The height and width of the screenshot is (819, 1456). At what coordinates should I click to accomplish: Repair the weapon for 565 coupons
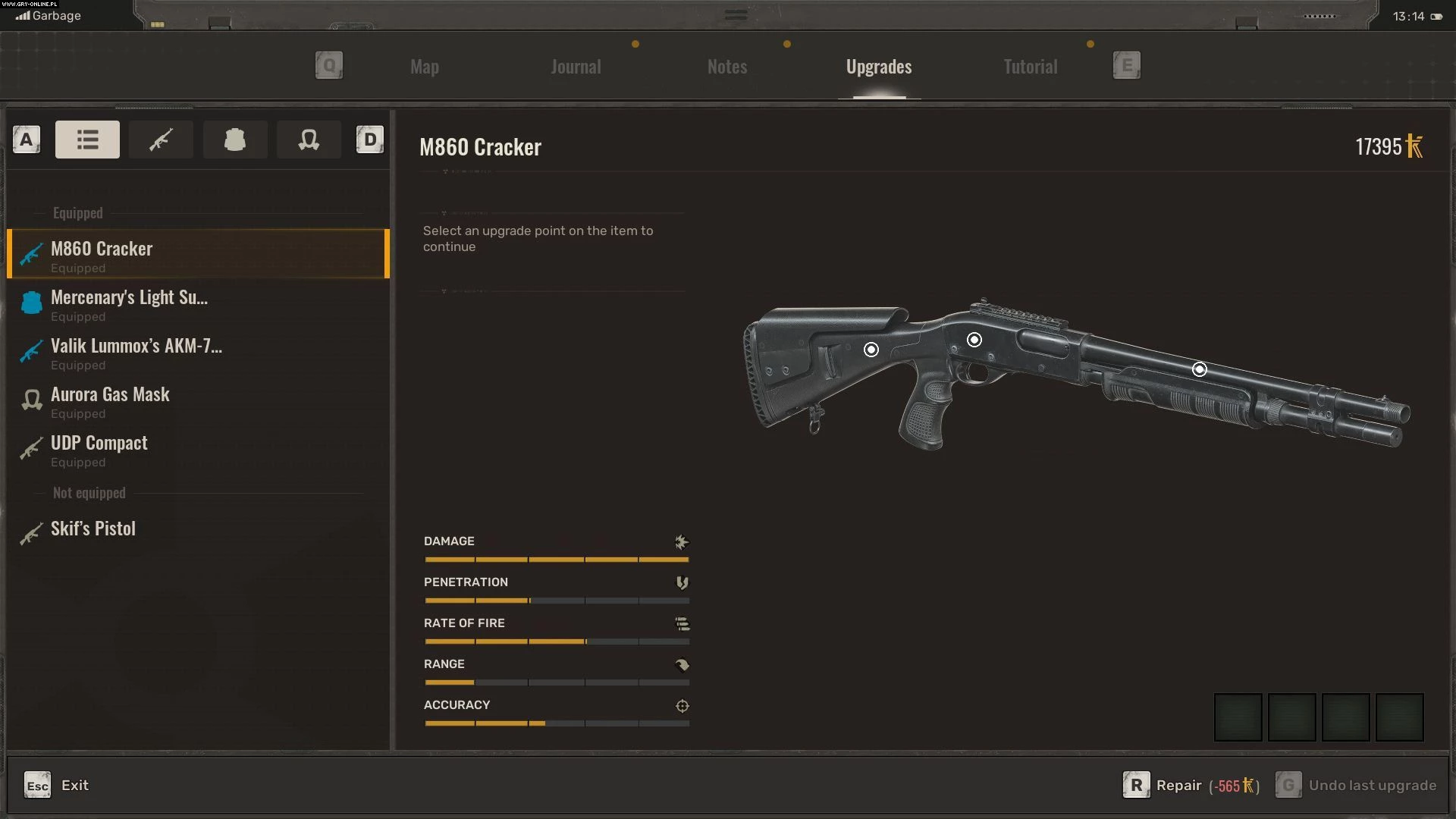[1191, 785]
